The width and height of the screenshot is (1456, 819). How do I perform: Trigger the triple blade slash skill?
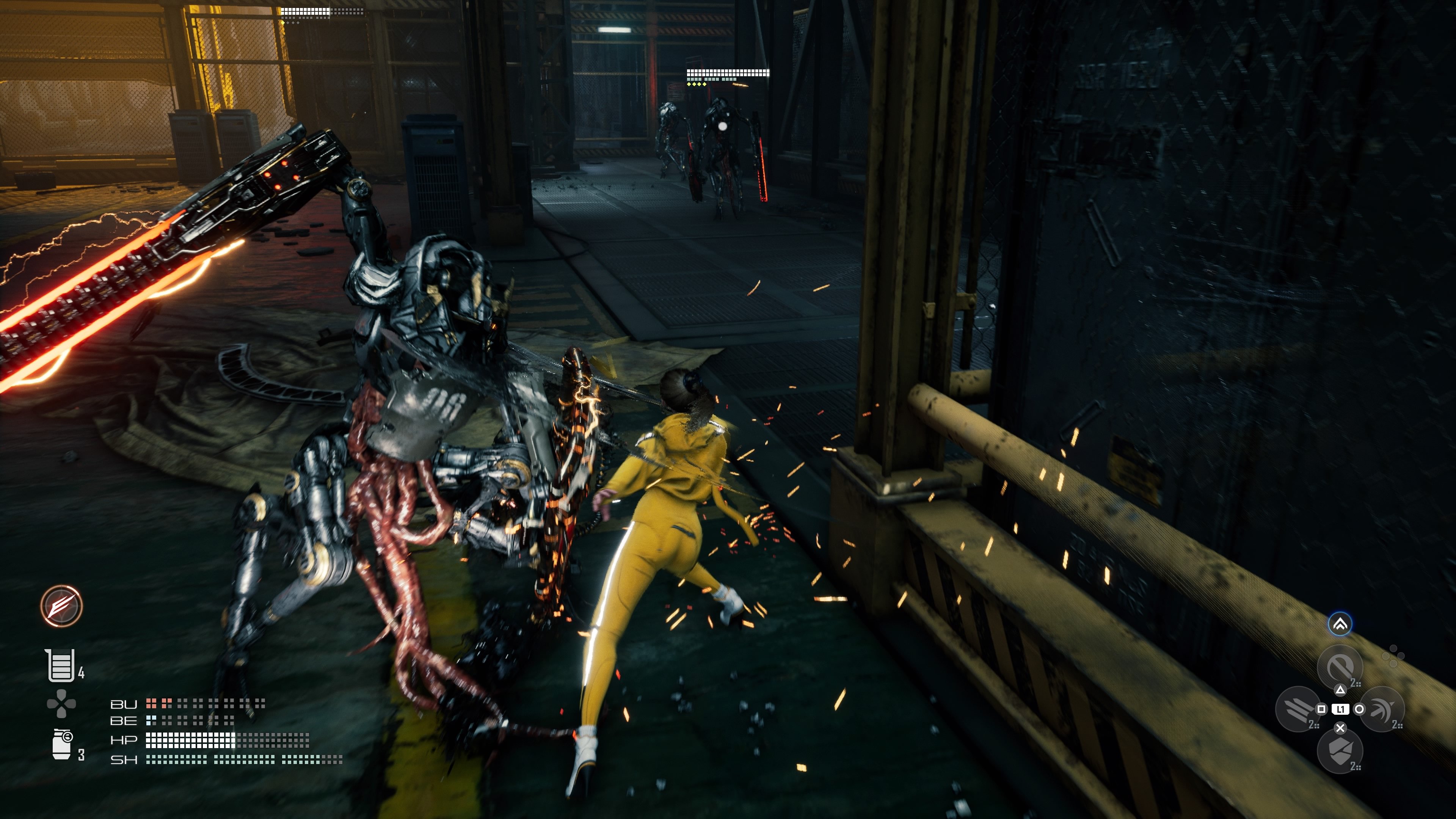pos(1297,708)
